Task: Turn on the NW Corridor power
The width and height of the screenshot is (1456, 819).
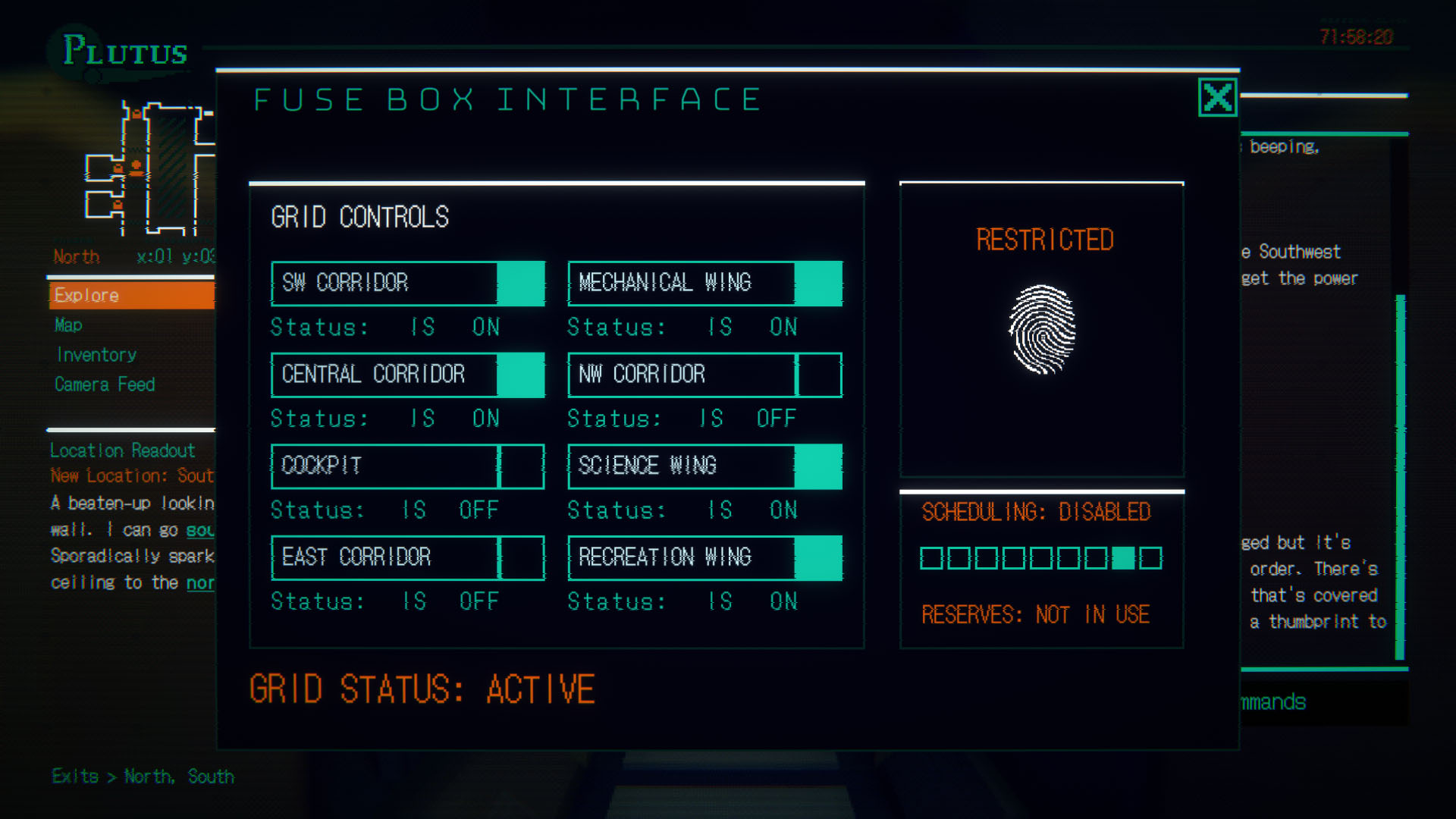Action: coord(819,375)
